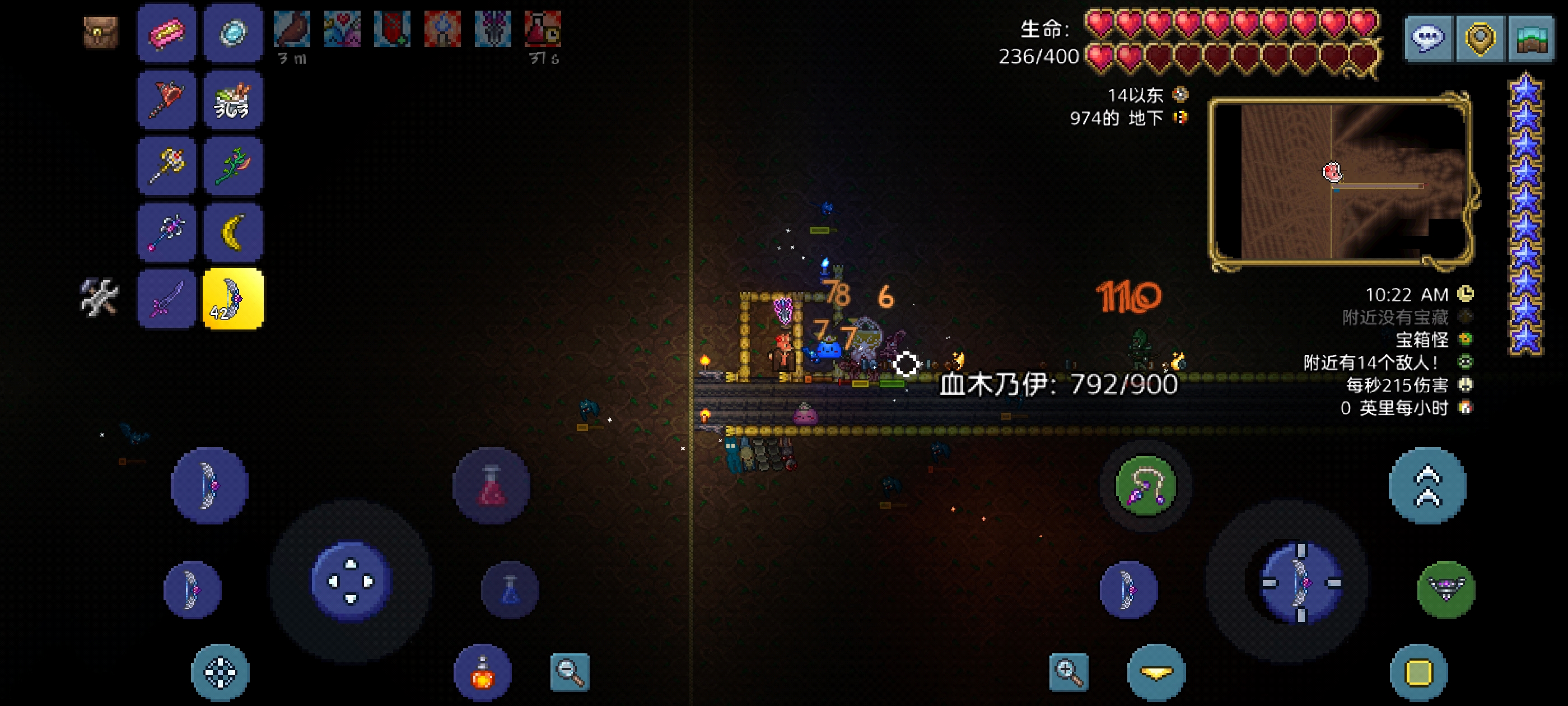Use the blue mana potion quick button
The width and height of the screenshot is (1568, 706).
click(510, 589)
